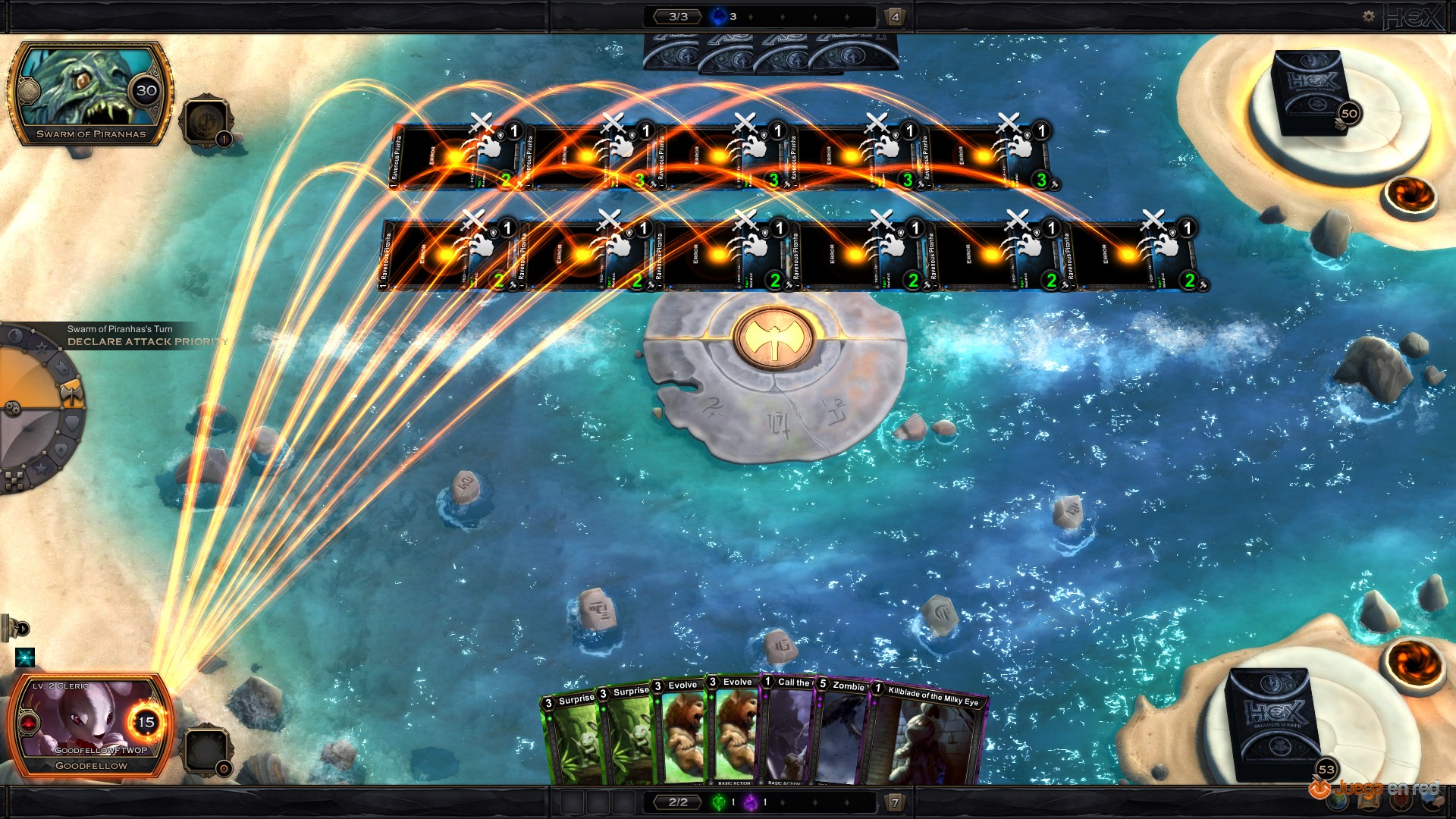Click the gear icon on the phase wheel

[x=11, y=408]
